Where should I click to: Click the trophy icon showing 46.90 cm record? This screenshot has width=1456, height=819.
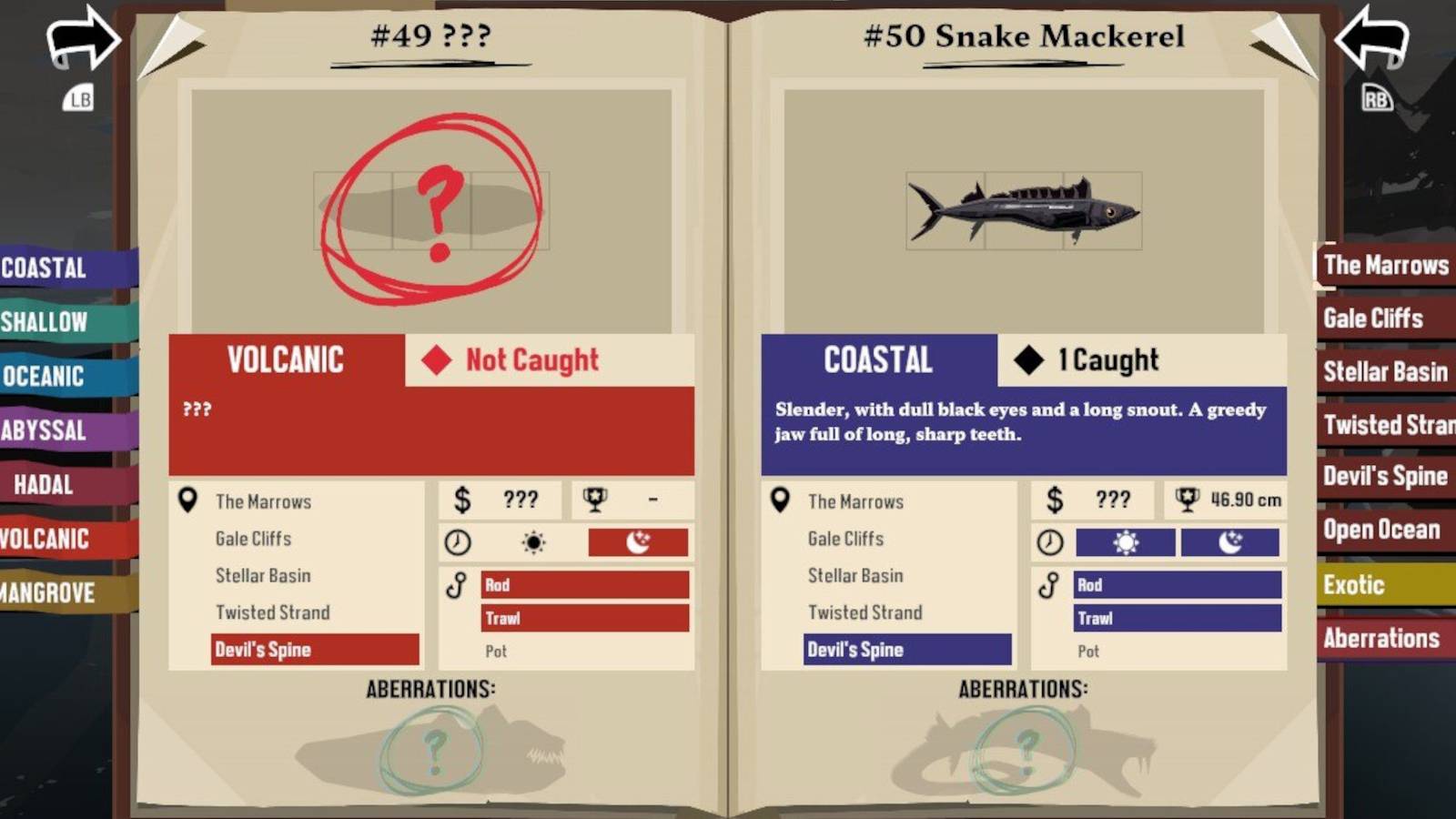click(x=1188, y=499)
